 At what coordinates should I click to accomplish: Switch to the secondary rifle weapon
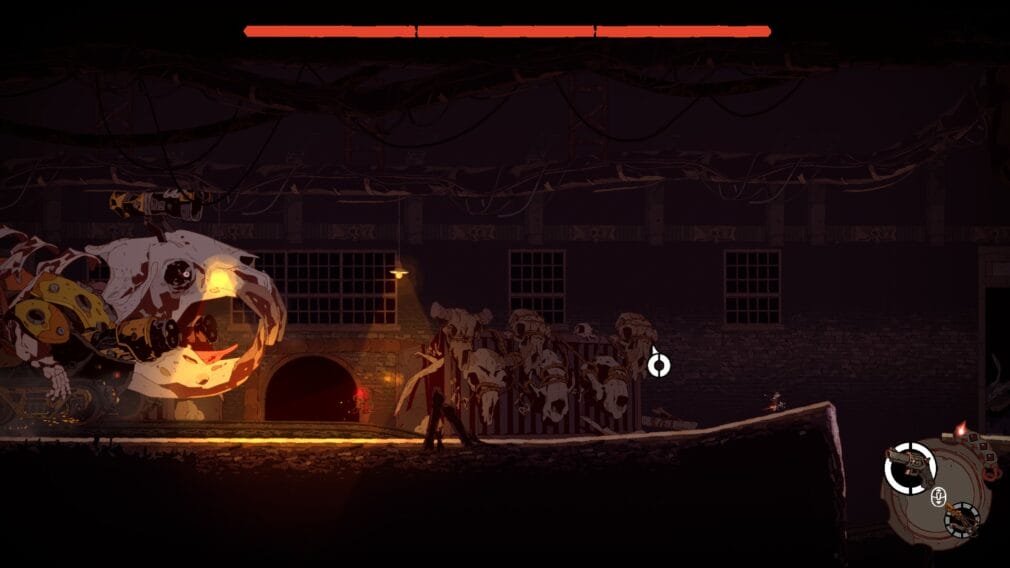pyautogui.click(x=960, y=518)
